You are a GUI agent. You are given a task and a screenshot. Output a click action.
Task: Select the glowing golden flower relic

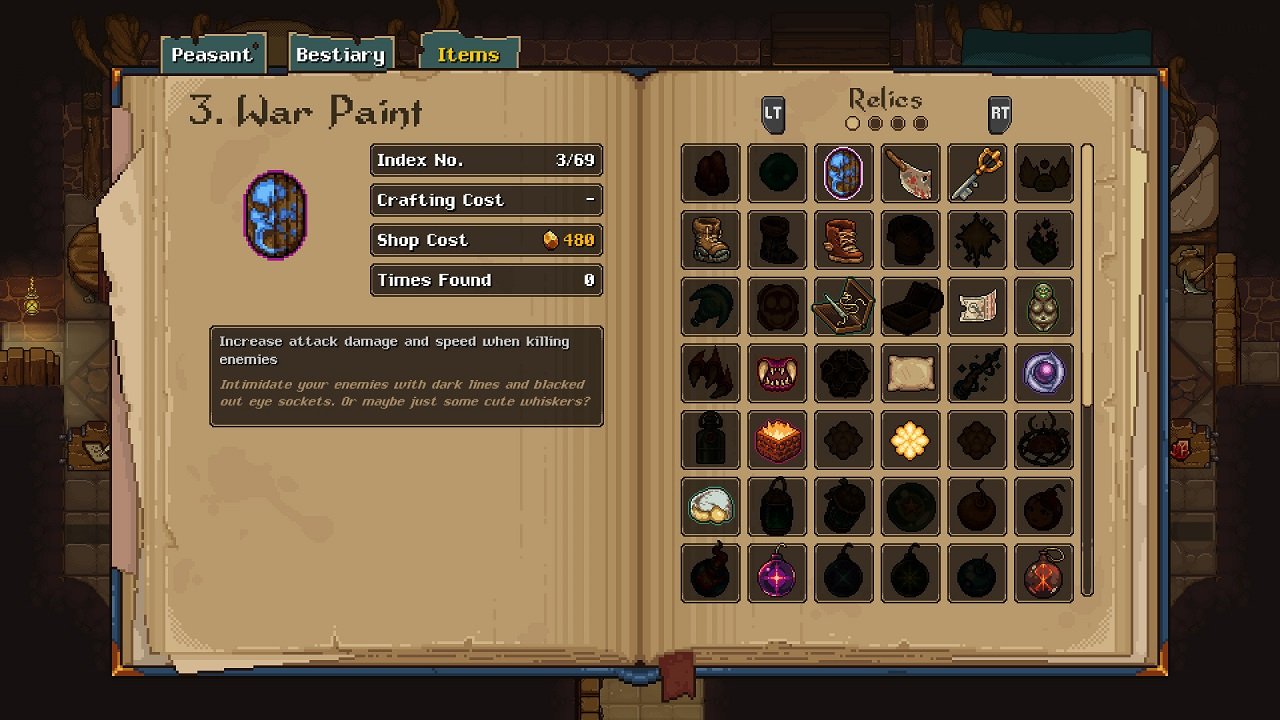[911, 440]
